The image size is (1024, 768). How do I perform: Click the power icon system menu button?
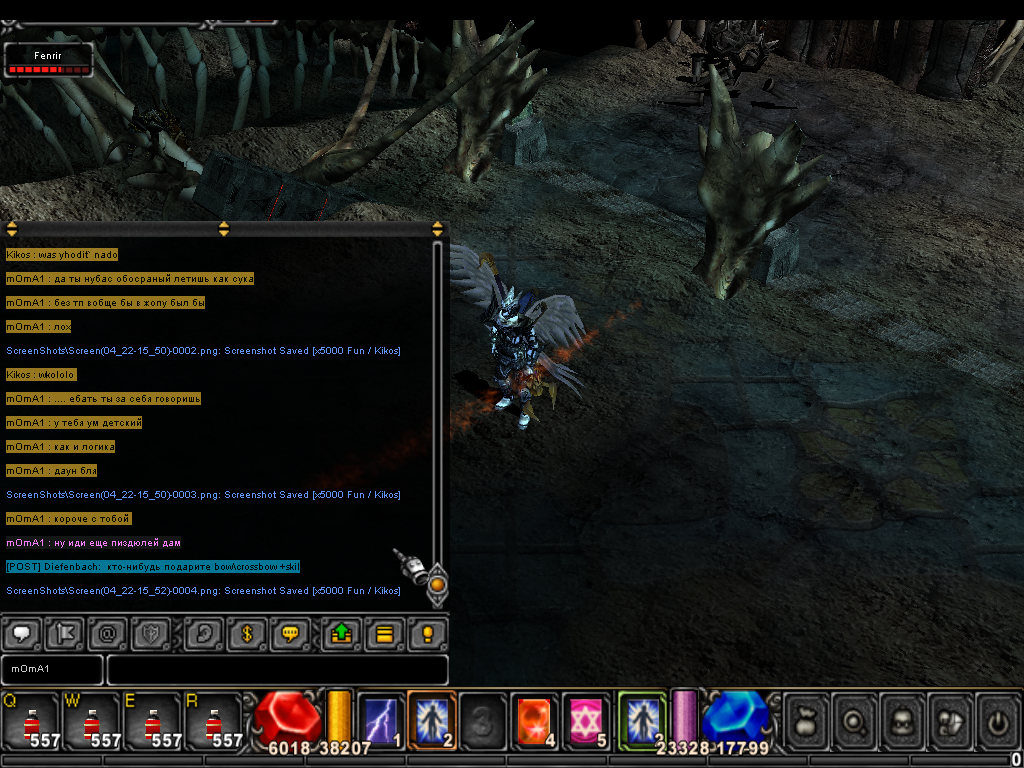click(999, 720)
